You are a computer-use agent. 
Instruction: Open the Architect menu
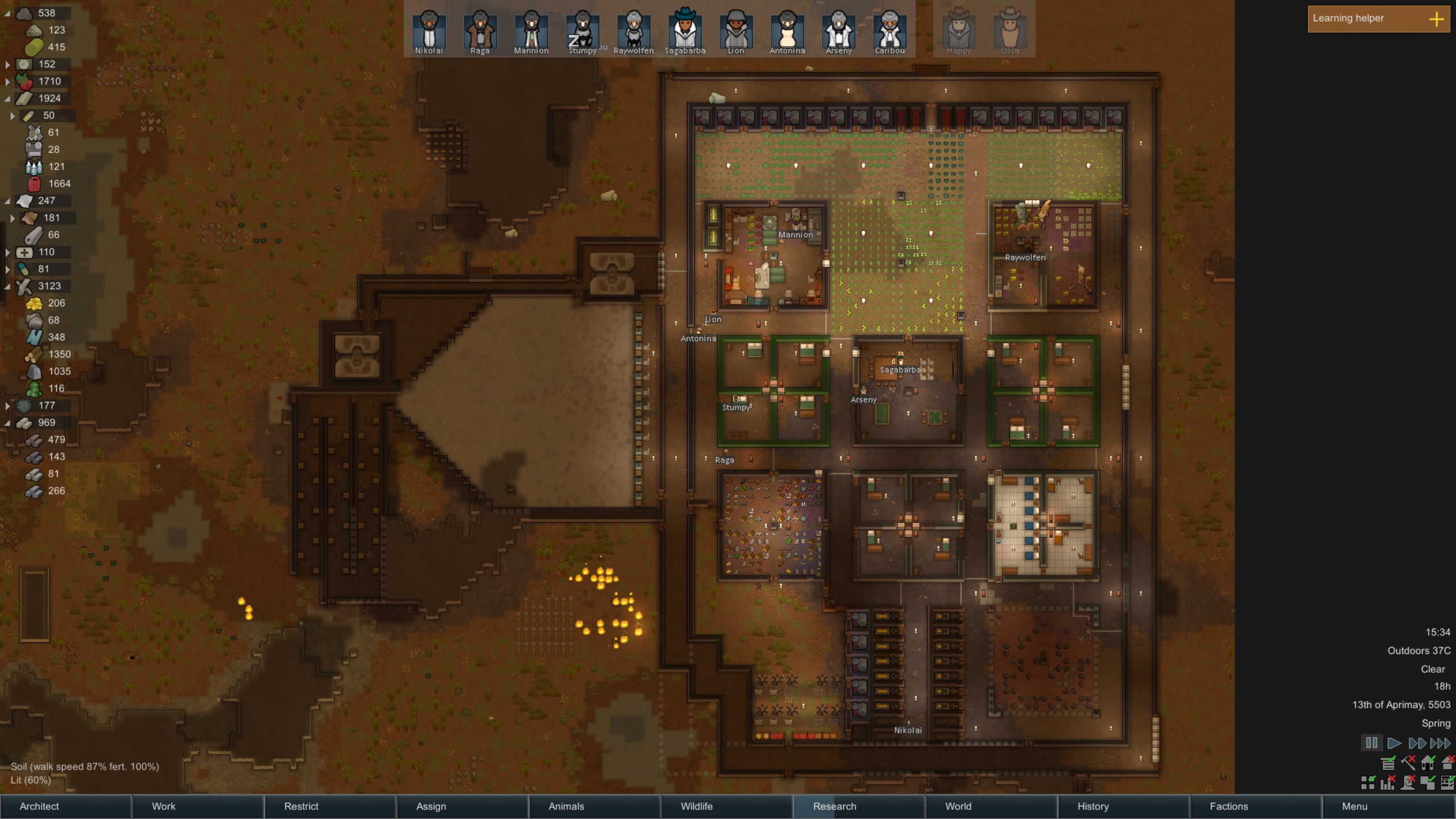(x=38, y=806)
